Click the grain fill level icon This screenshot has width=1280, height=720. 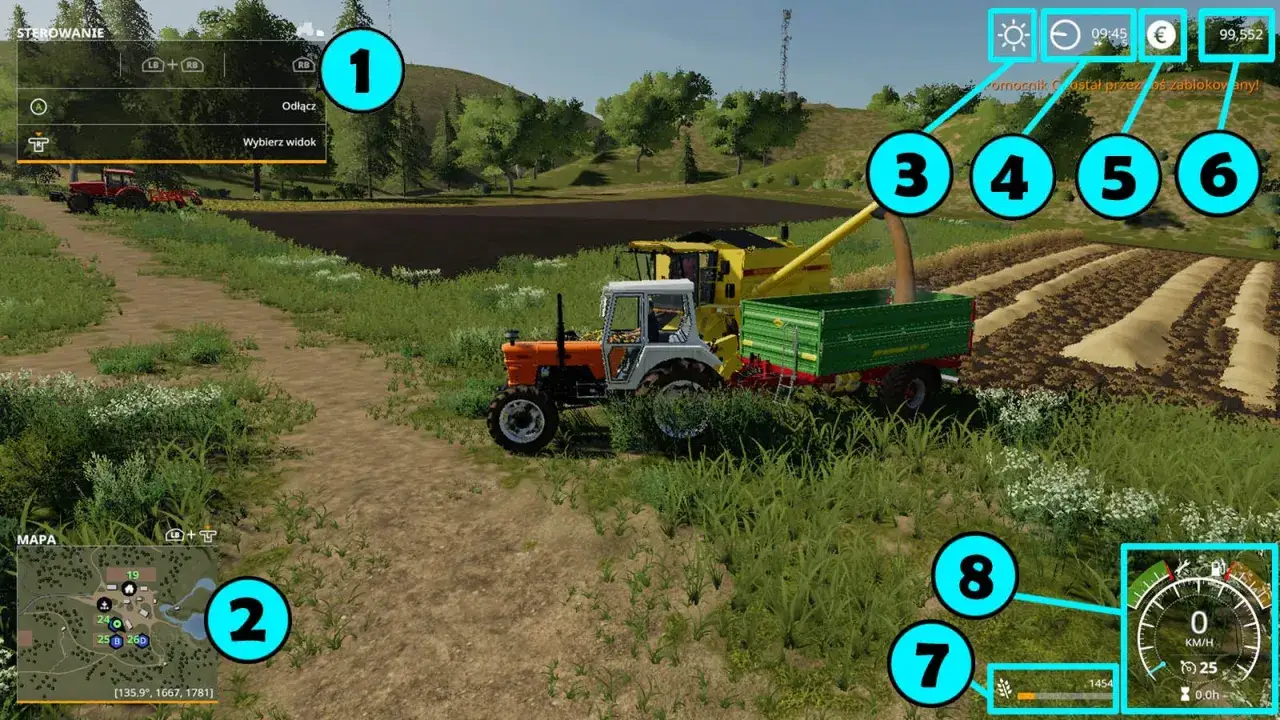tap(1003, 688)
